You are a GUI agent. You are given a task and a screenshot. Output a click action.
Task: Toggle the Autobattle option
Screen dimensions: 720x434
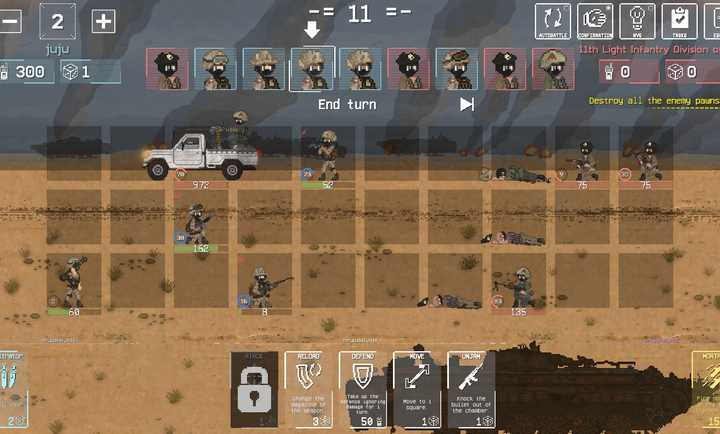coord(553,20)
